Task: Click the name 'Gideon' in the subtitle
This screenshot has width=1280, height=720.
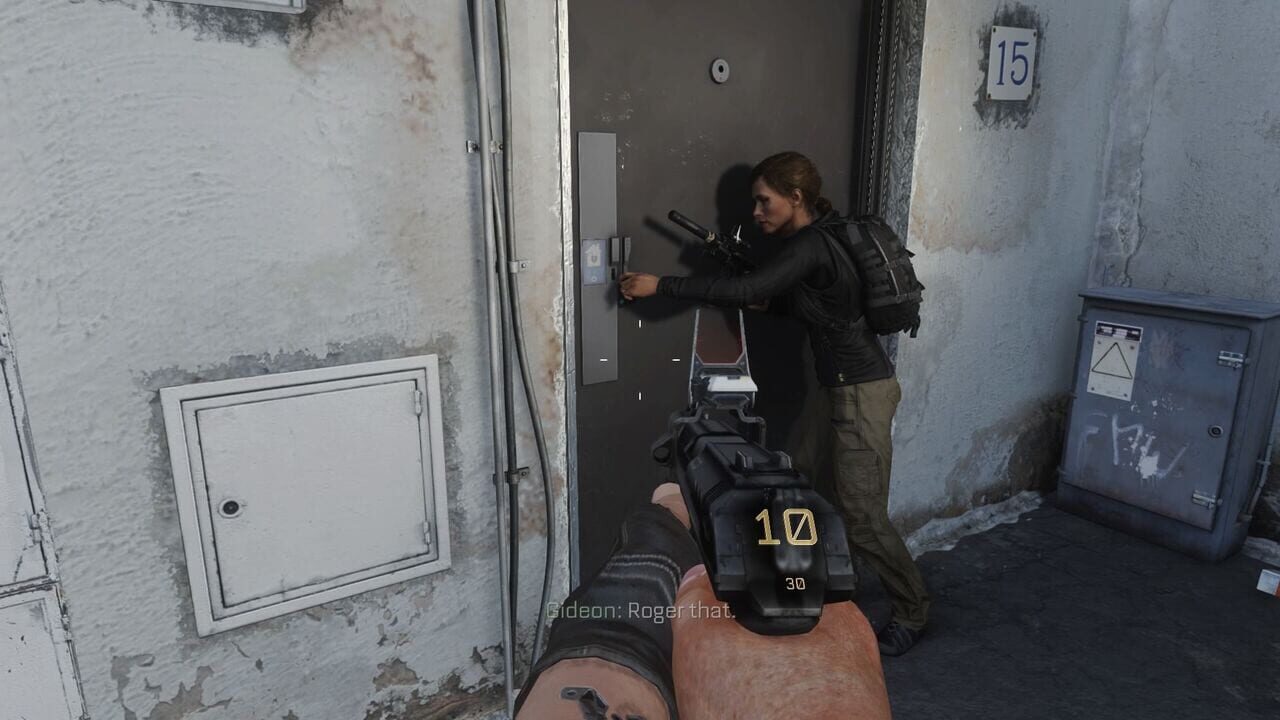Action: pyautogui.click(x=576, y=610)
